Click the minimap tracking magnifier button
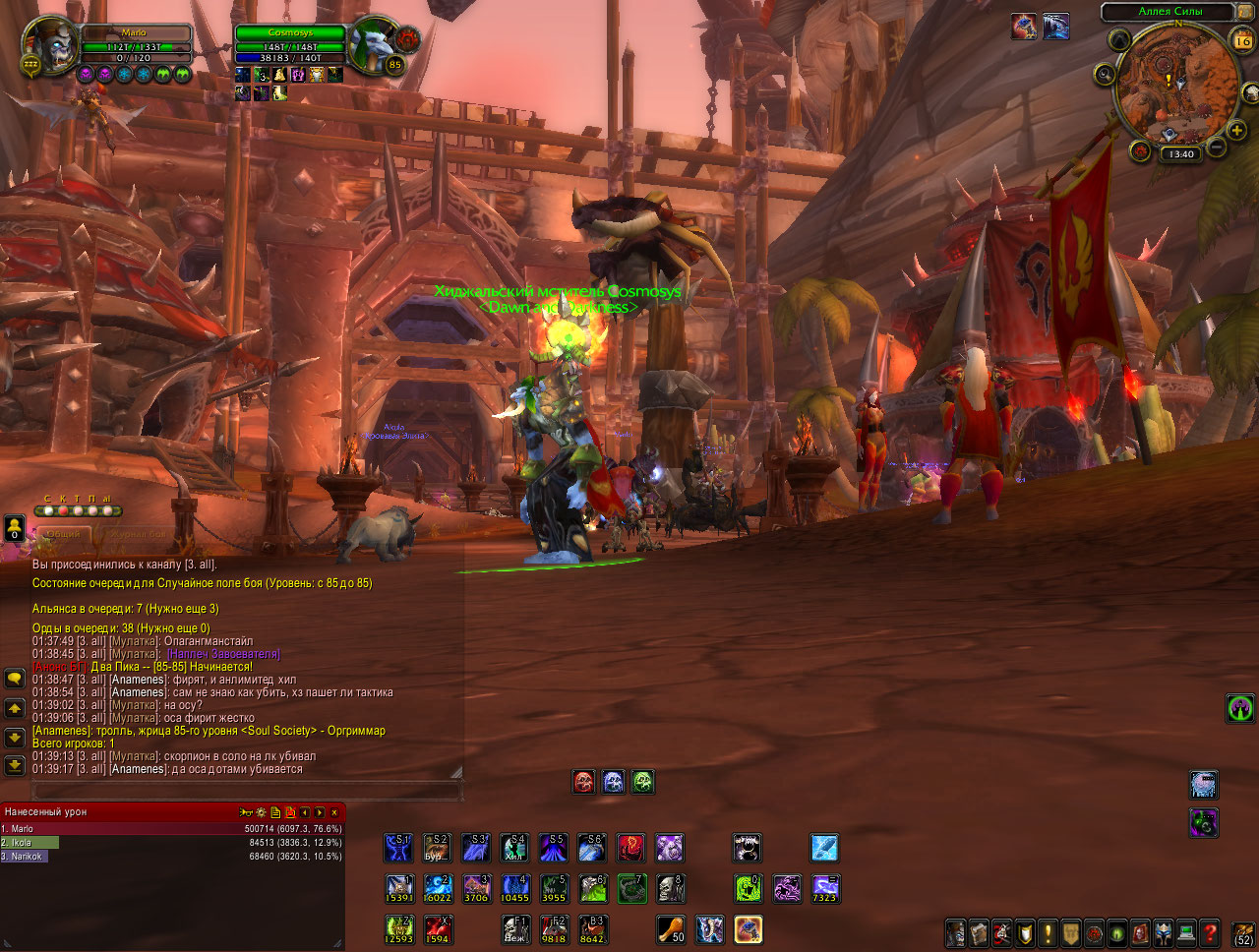Screen dimensions: 1259x952 (1106, 74)
